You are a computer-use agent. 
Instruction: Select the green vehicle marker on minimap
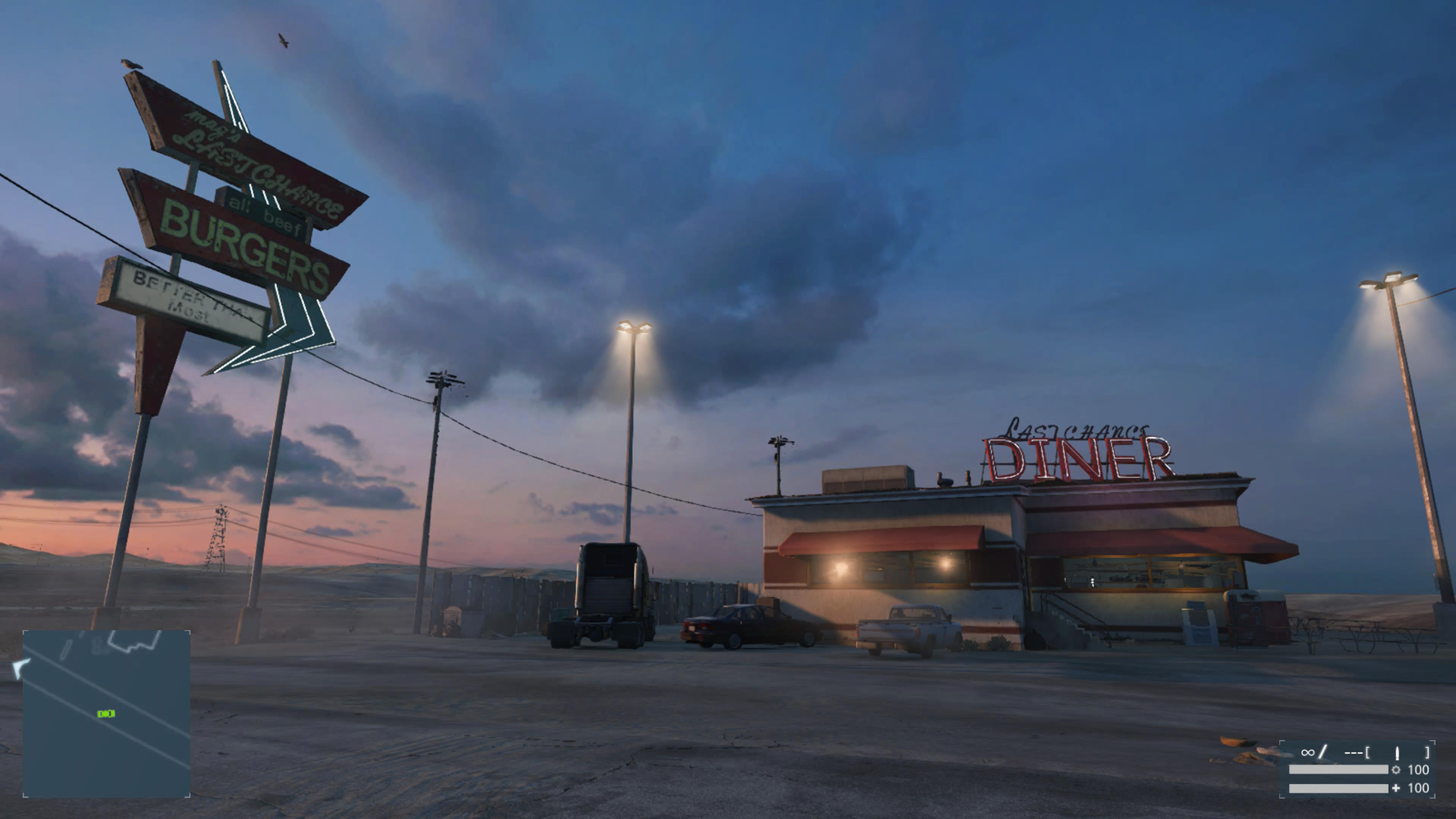[106, 714]
